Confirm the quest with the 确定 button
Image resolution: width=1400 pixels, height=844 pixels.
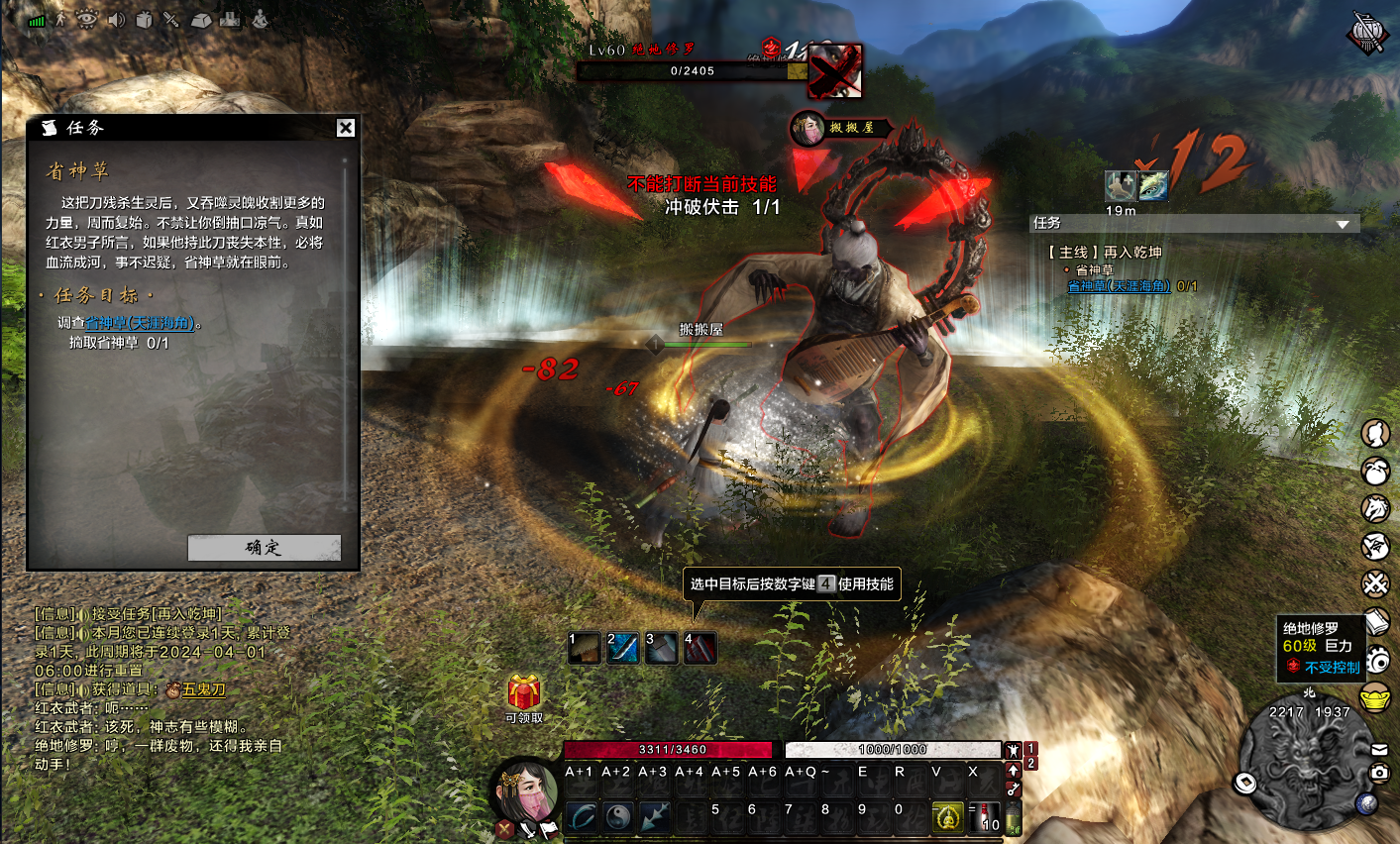coord(264,548)
